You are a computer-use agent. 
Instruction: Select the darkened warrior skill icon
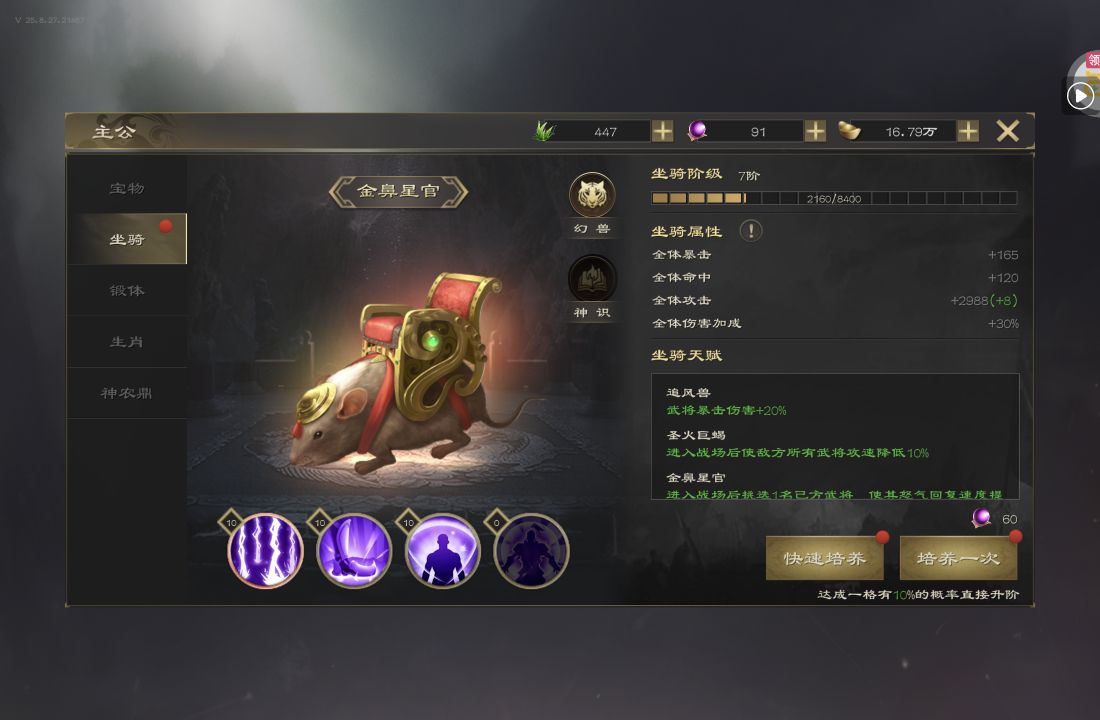[531, 551]
